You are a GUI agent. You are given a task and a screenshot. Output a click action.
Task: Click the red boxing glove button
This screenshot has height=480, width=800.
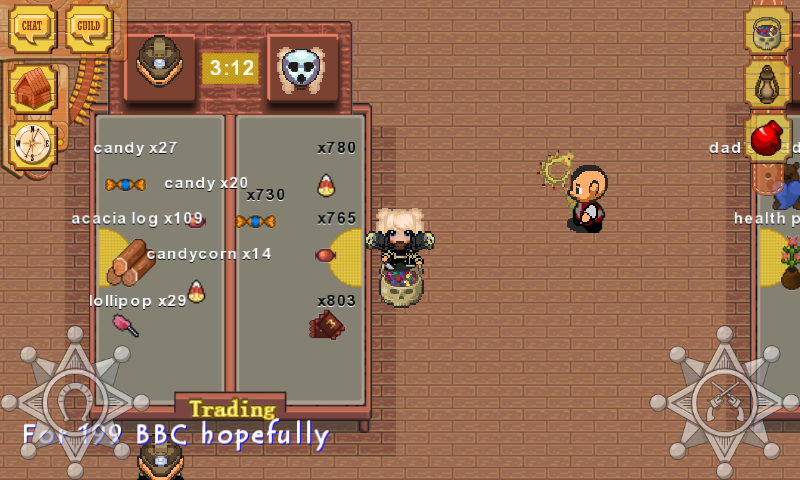[x=767, y=138]
